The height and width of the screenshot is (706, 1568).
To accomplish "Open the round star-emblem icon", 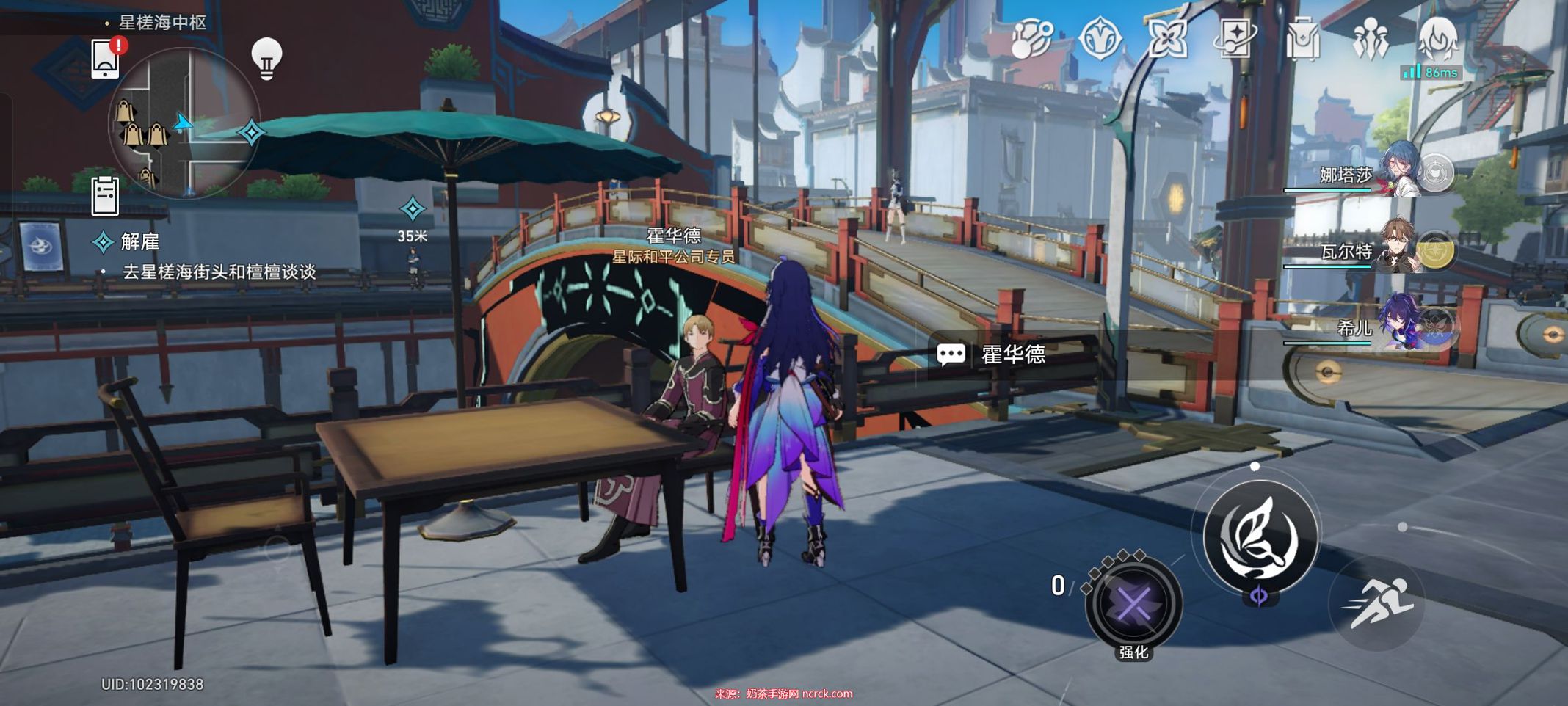I will 1100,38.
